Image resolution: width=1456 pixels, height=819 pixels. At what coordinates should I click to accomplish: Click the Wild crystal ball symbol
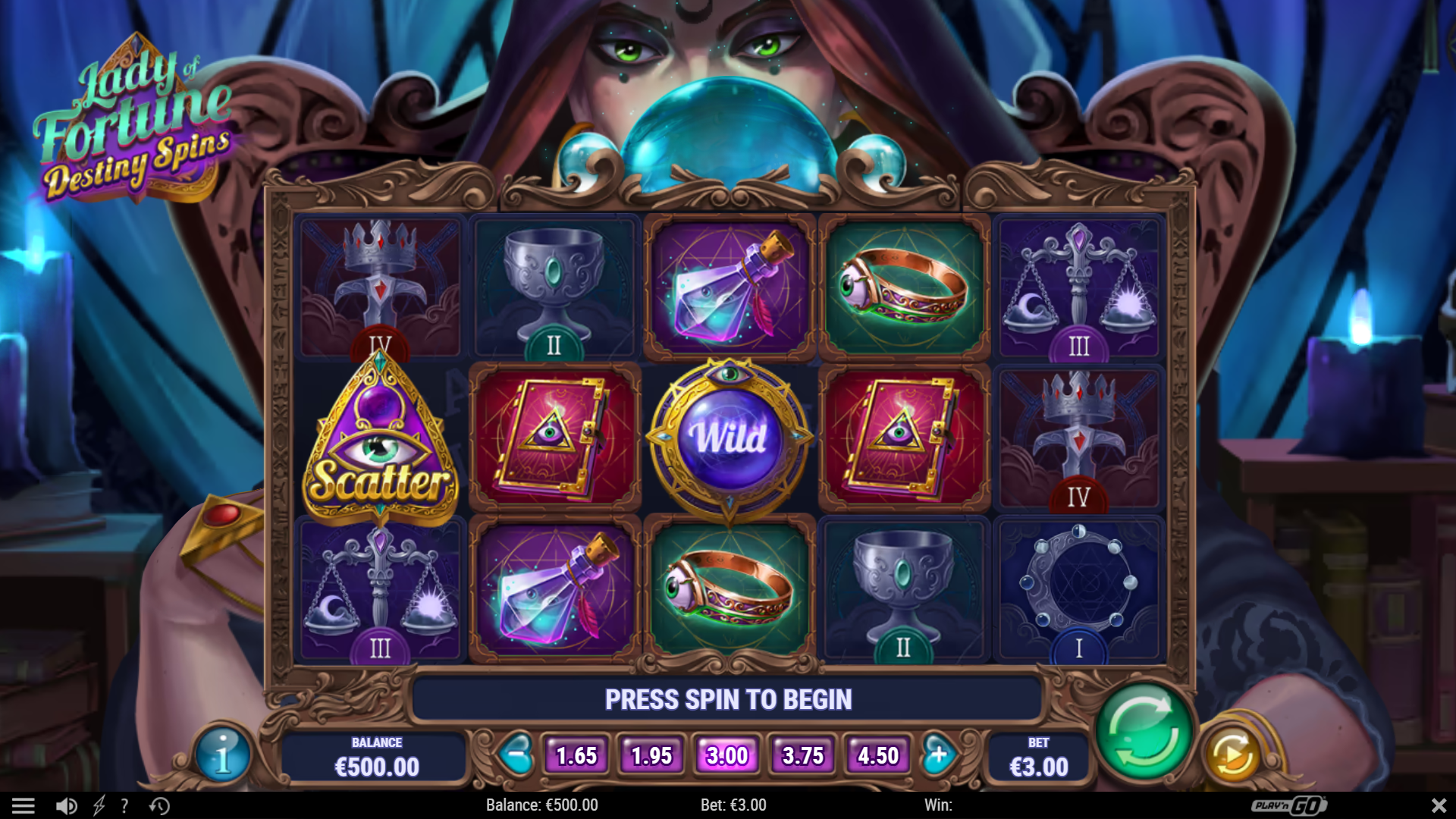point(729,438)
